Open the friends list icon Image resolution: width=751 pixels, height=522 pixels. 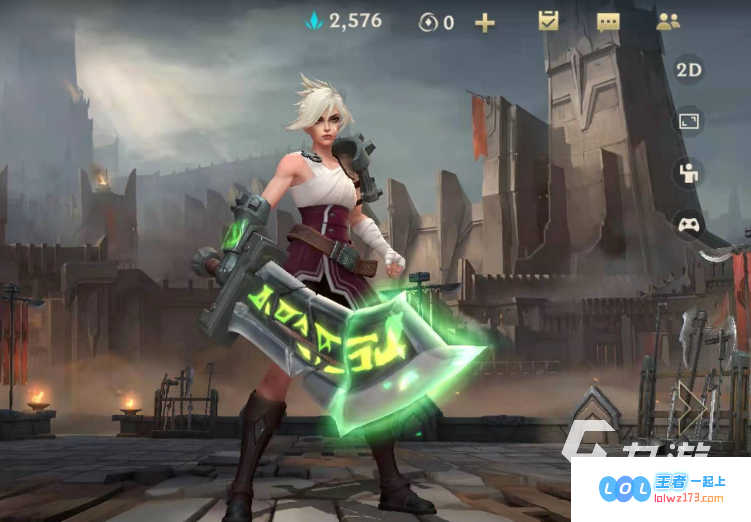pyautogui.click(x=668, y=21)
